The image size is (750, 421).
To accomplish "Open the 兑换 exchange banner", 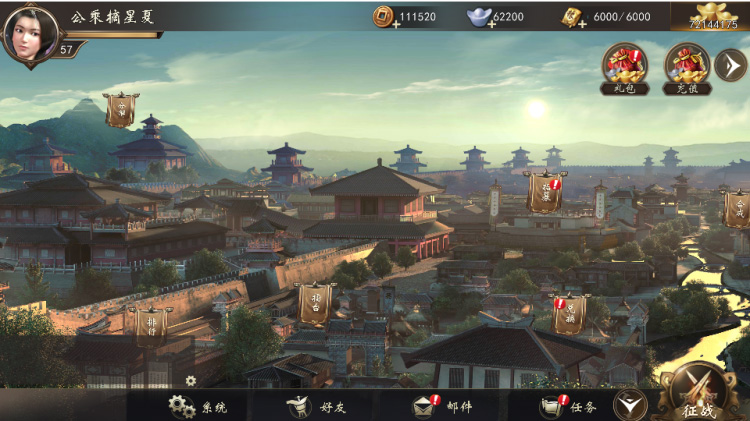I will tap(570, 314).
